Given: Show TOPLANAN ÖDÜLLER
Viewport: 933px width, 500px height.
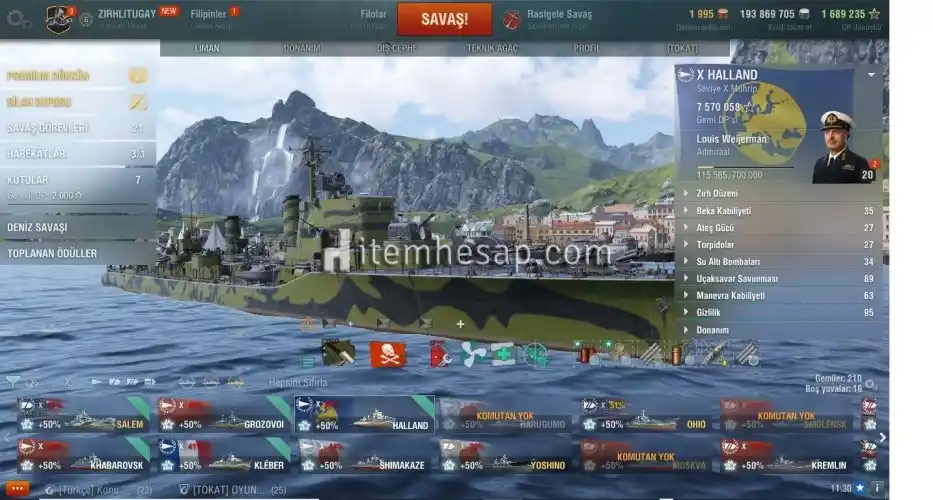Looking at the screenshot, I should click(x=76, y=254).
